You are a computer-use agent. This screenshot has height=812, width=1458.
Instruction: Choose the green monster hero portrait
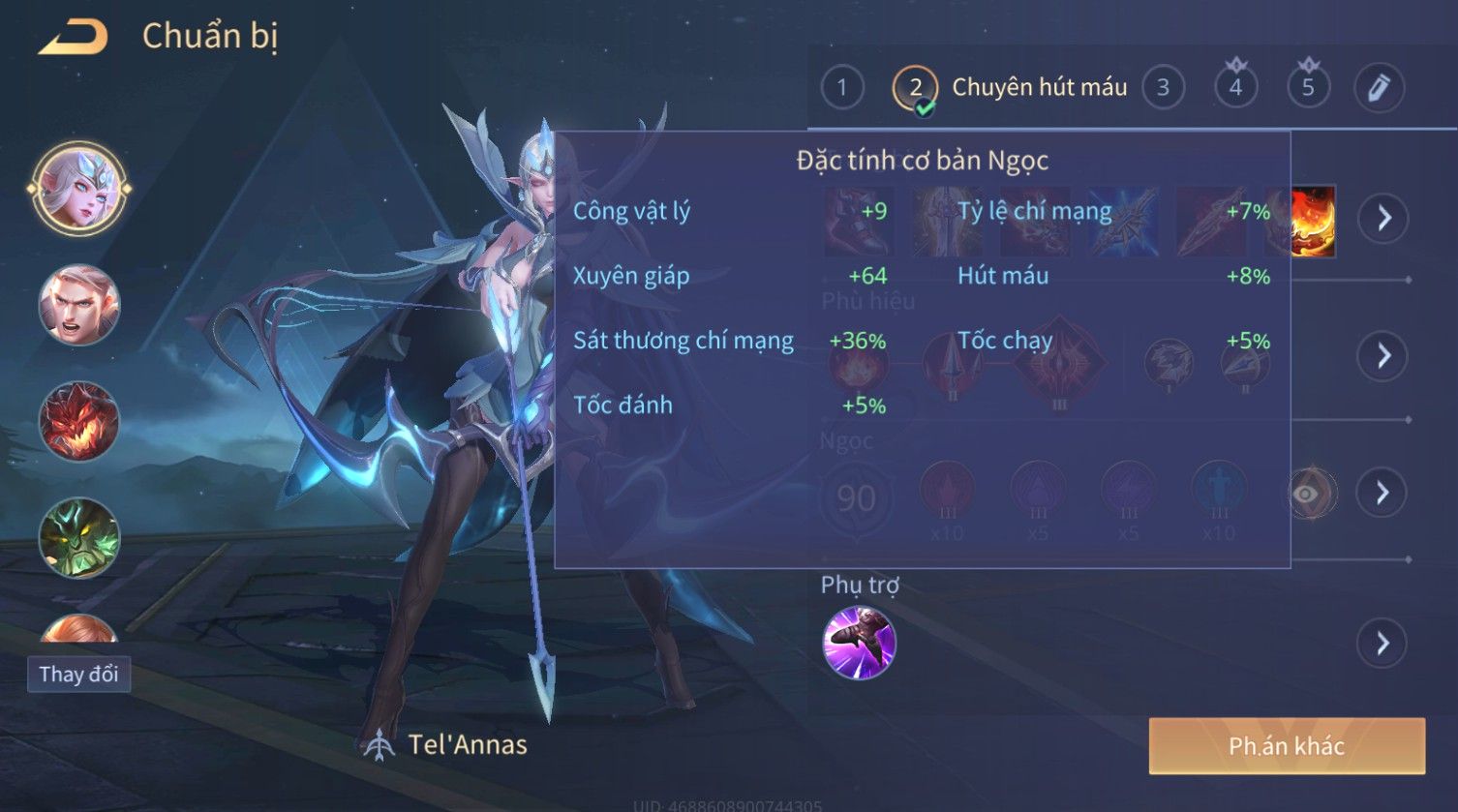tap(79, 537)
